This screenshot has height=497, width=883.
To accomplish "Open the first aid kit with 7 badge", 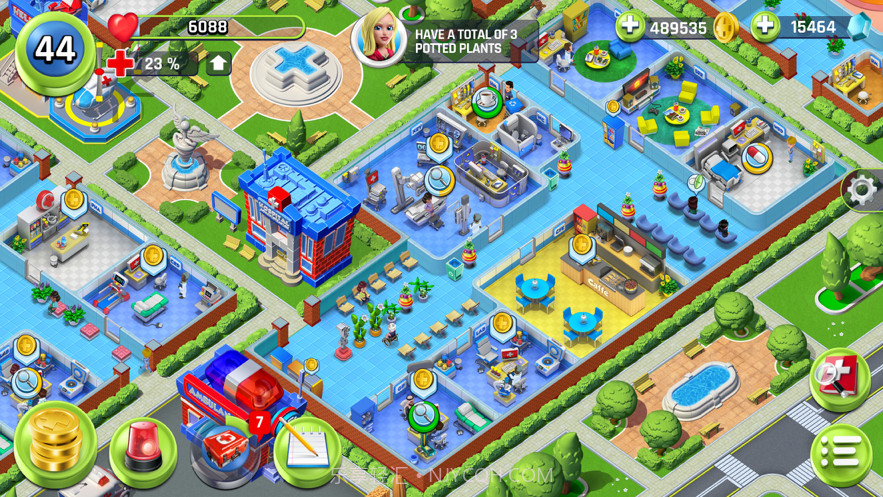I will 227,444.
